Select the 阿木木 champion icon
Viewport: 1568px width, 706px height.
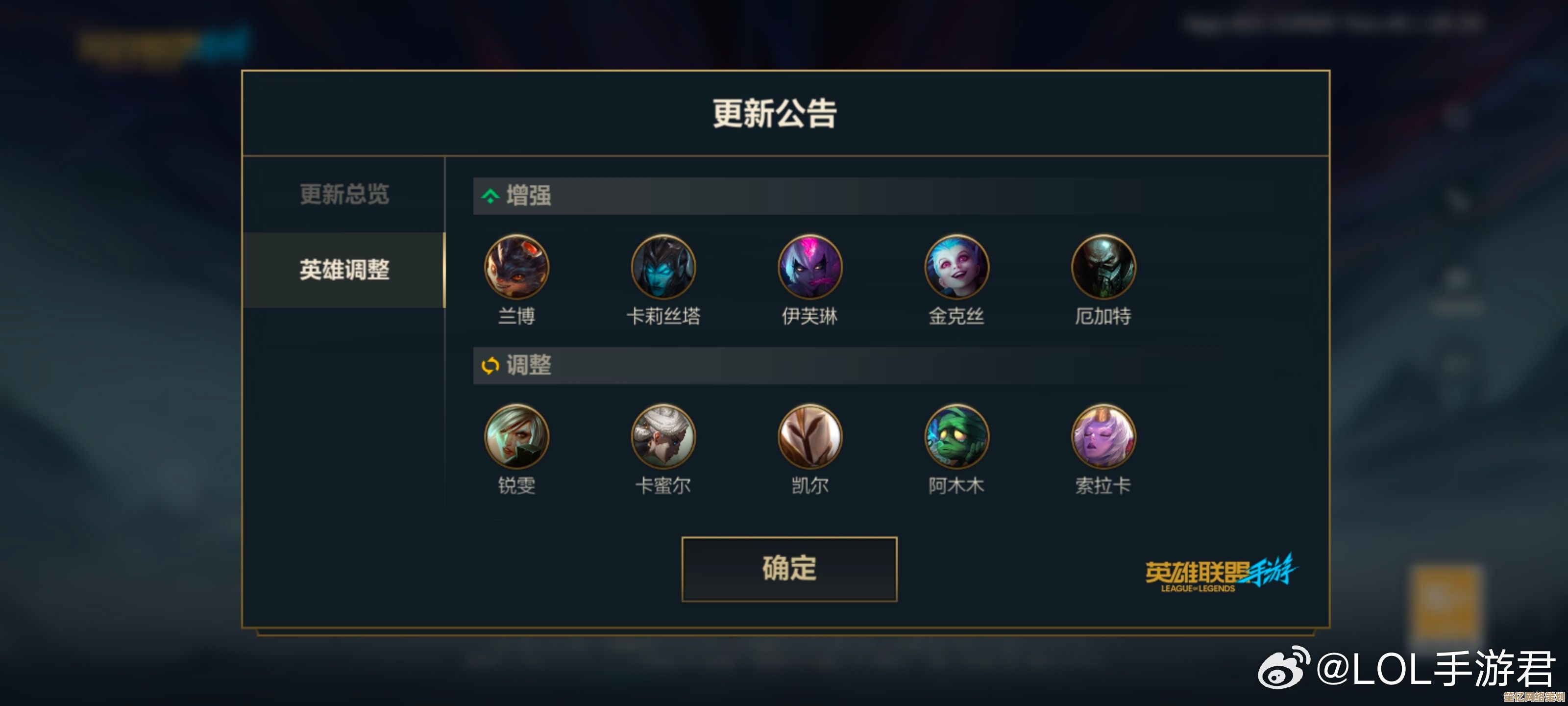tap(957, 436)
